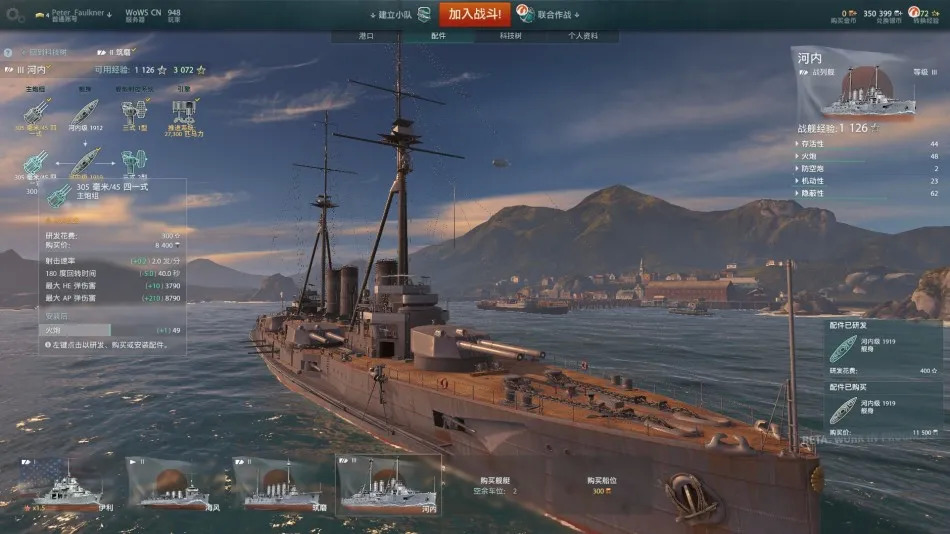950x534 pixels.
Task: Select the 推进系统 engine module icon
Action: click(x=185, y=113)
